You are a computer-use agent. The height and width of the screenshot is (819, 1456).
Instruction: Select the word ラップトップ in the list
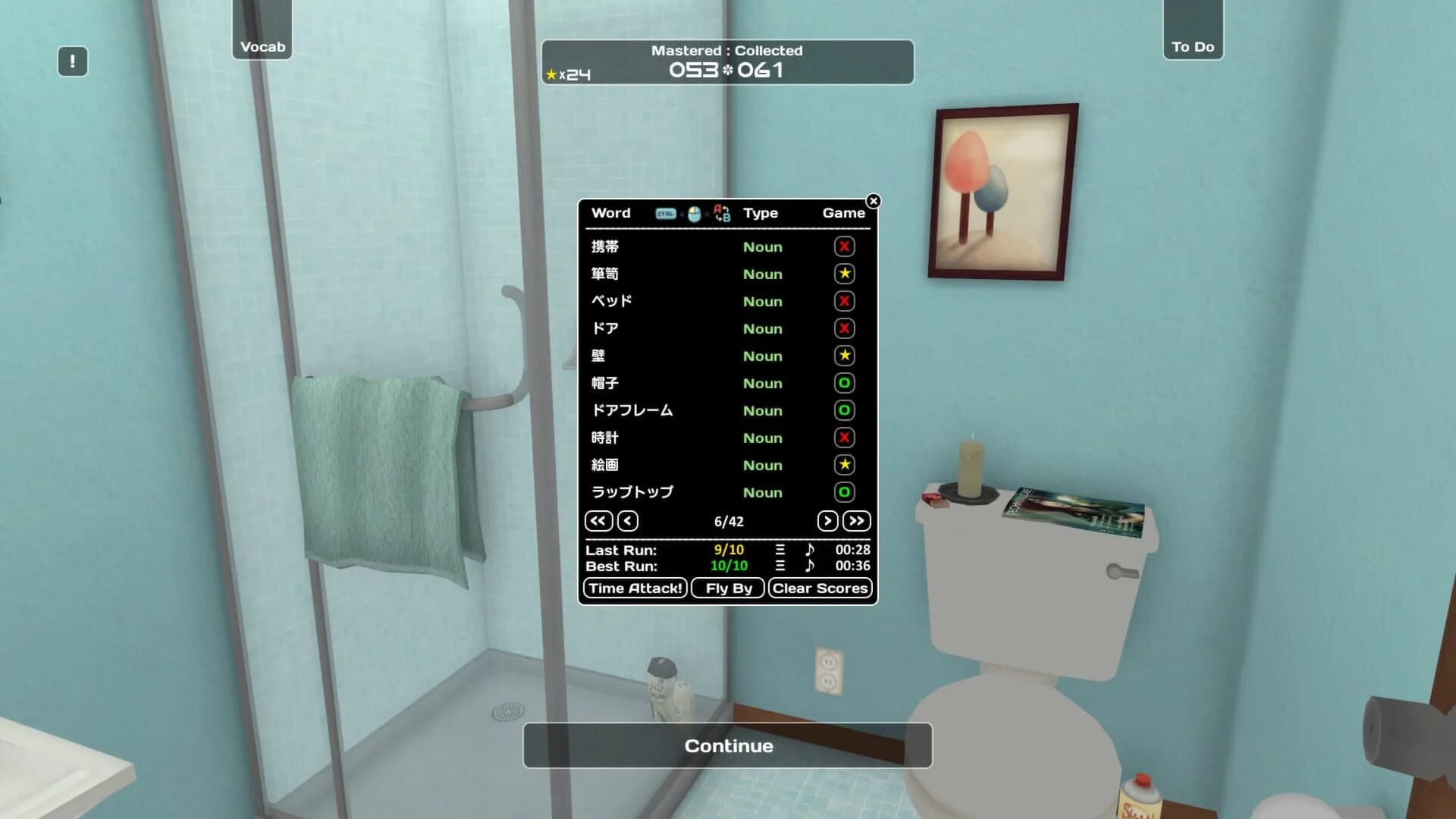(x=629, y=492)
